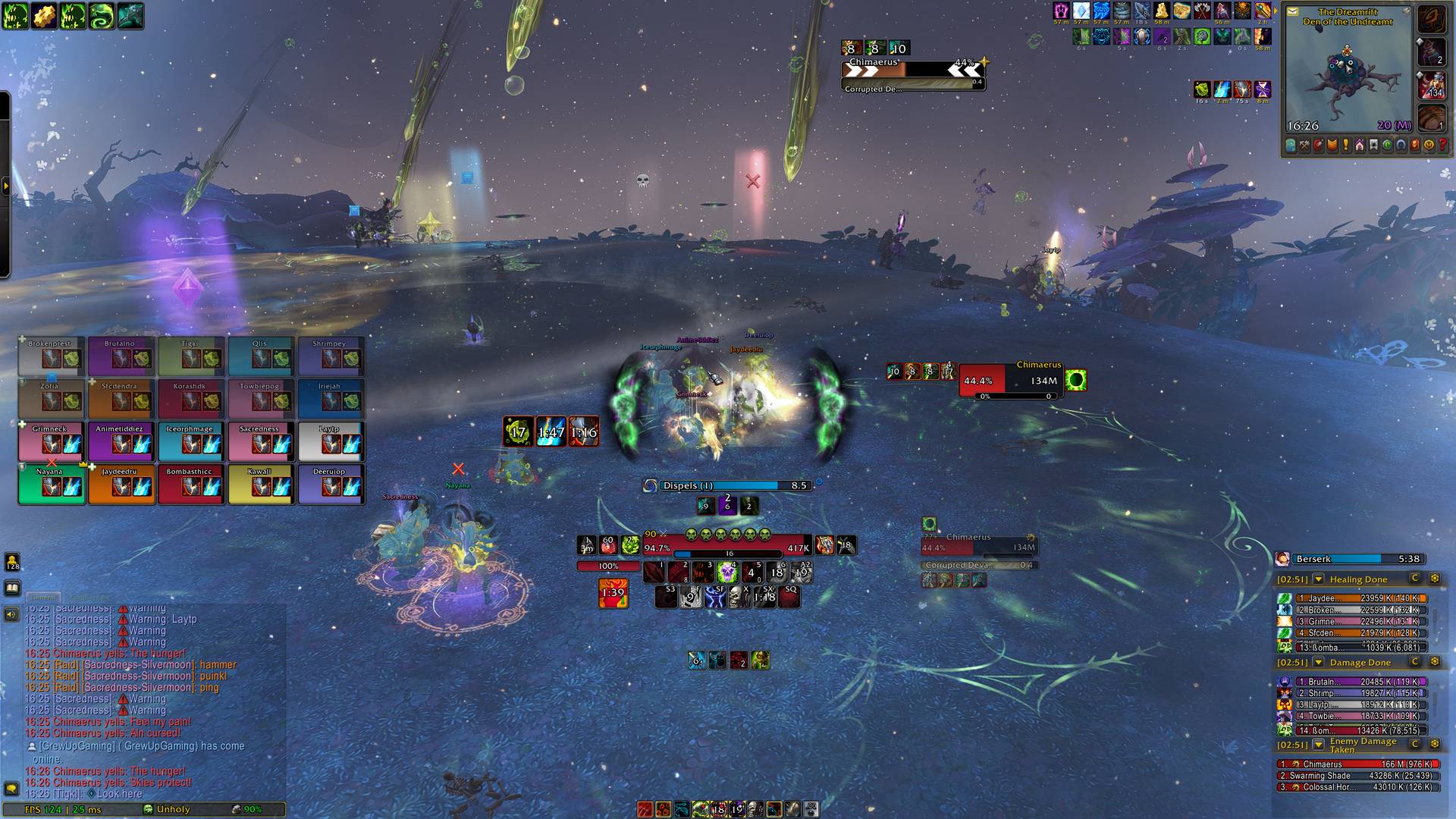Open the Enemy Damage Taken meter header
Image resolution: width=1456 pixels, height=819 pixels.
(x=1363, y=745)
